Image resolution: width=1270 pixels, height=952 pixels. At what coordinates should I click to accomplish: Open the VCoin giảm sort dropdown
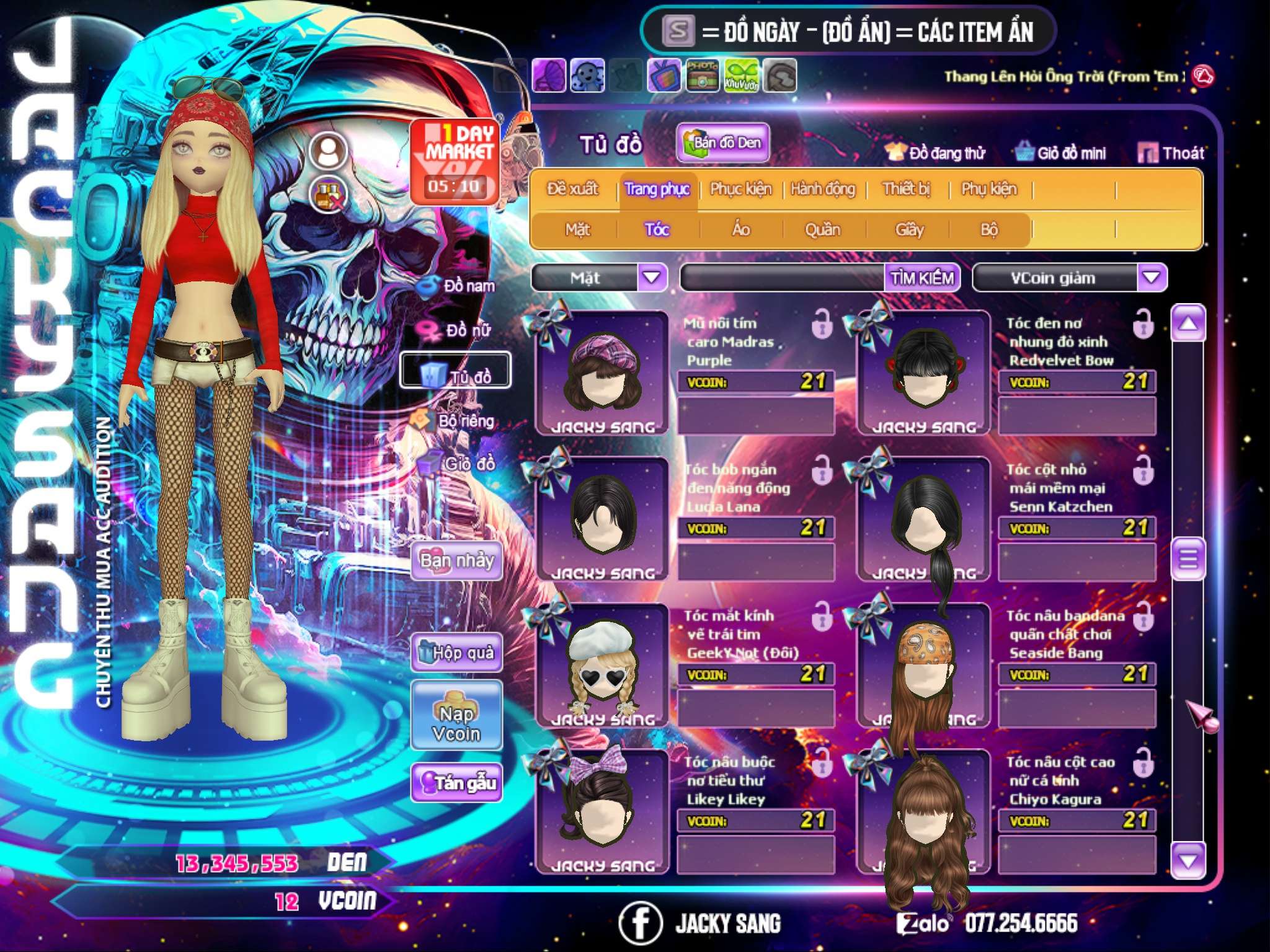click(1151, 277)
